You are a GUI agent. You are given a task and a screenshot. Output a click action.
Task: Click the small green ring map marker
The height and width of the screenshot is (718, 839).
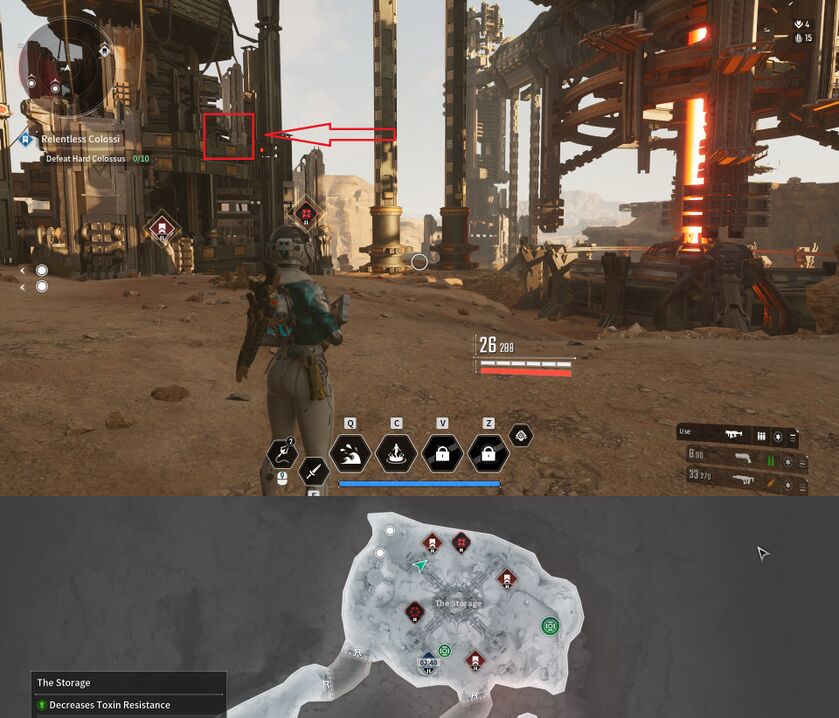point(445,651)
